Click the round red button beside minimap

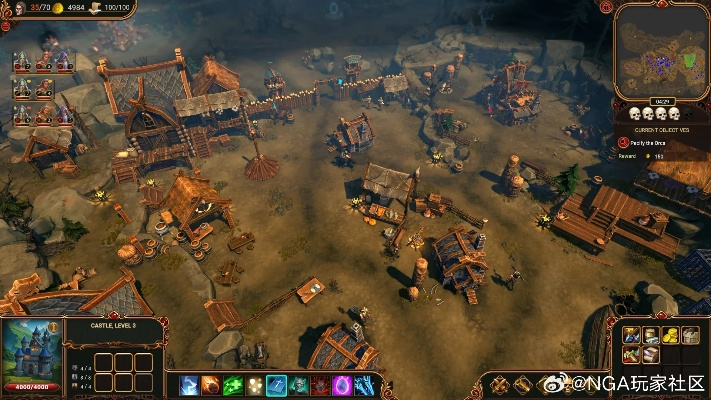coord(607,8)
